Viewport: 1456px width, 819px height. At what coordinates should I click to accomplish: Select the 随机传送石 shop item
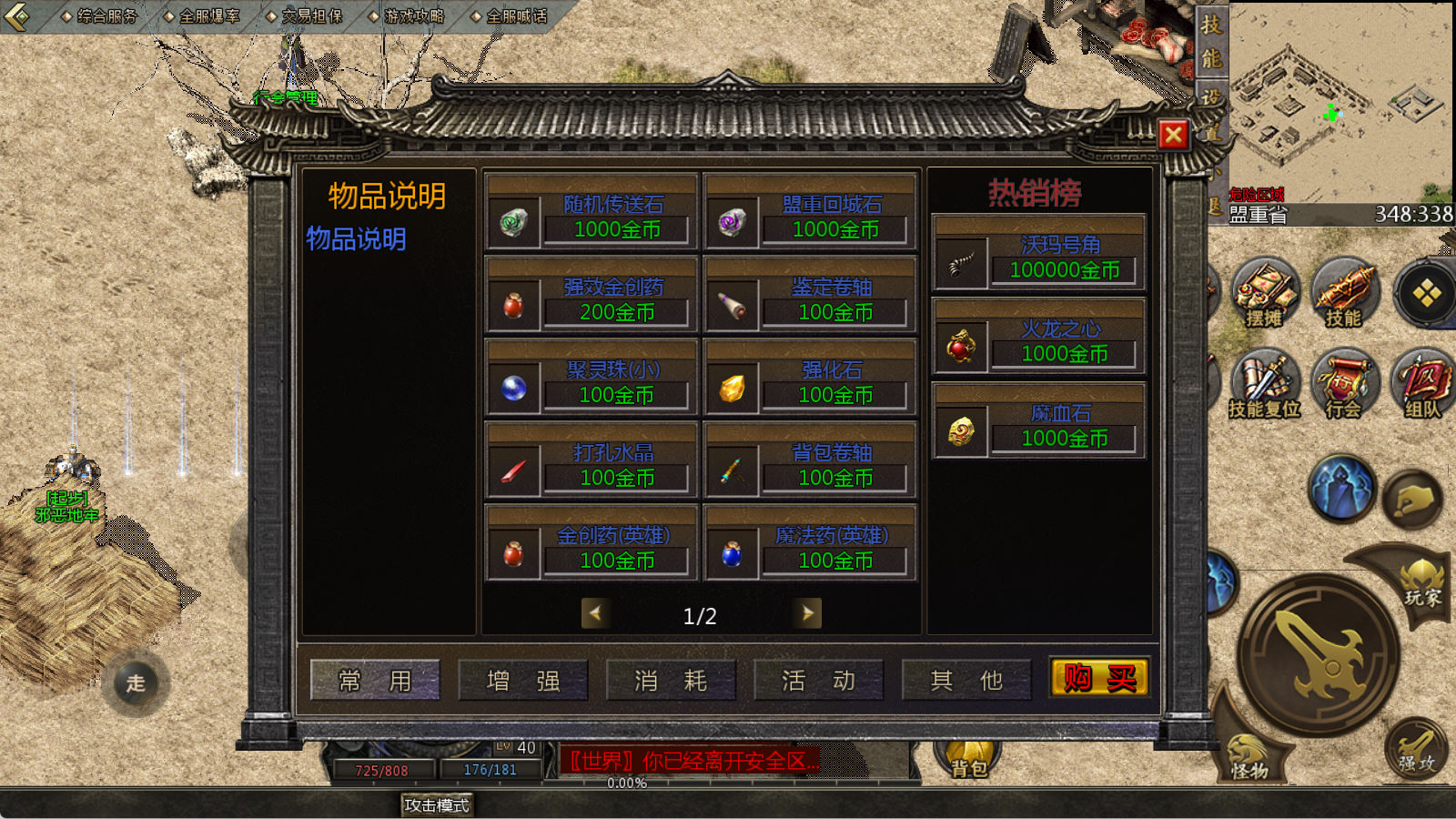point(591,213)
